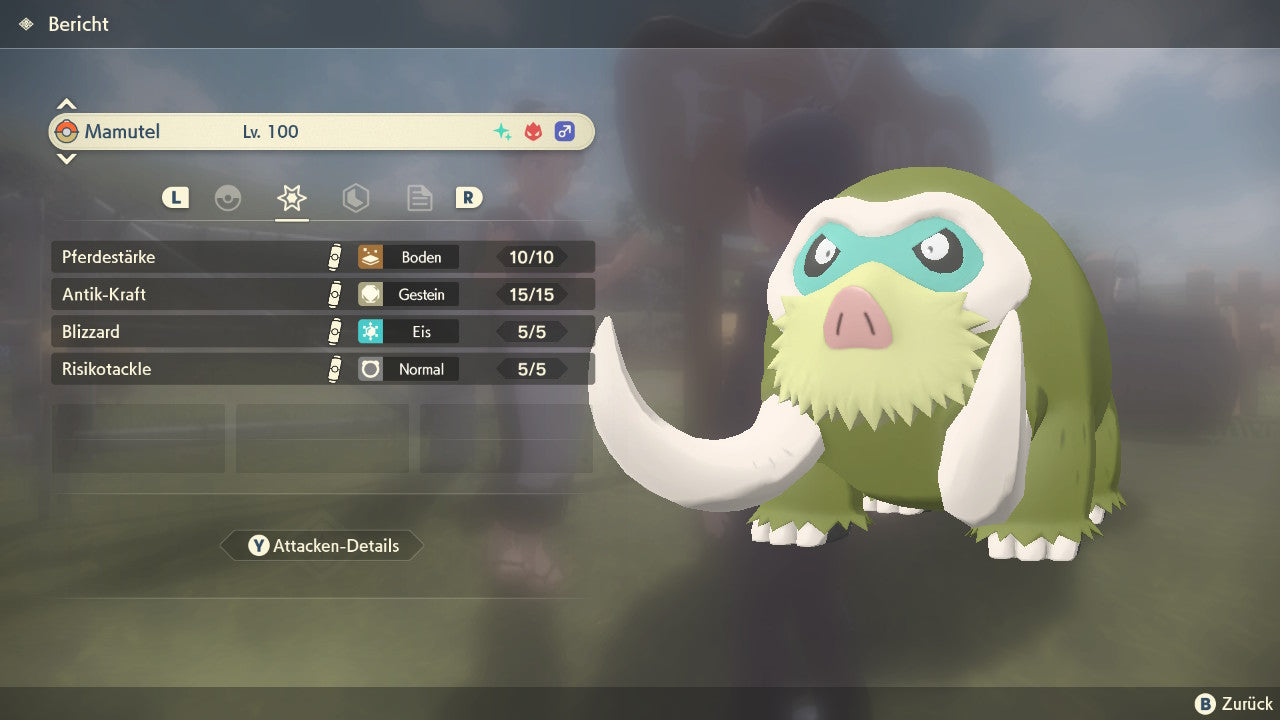Screen dimensions: 1280x720
Task: Switch to previous Pokémon with up arrow
Action: (x=66, y=104)
